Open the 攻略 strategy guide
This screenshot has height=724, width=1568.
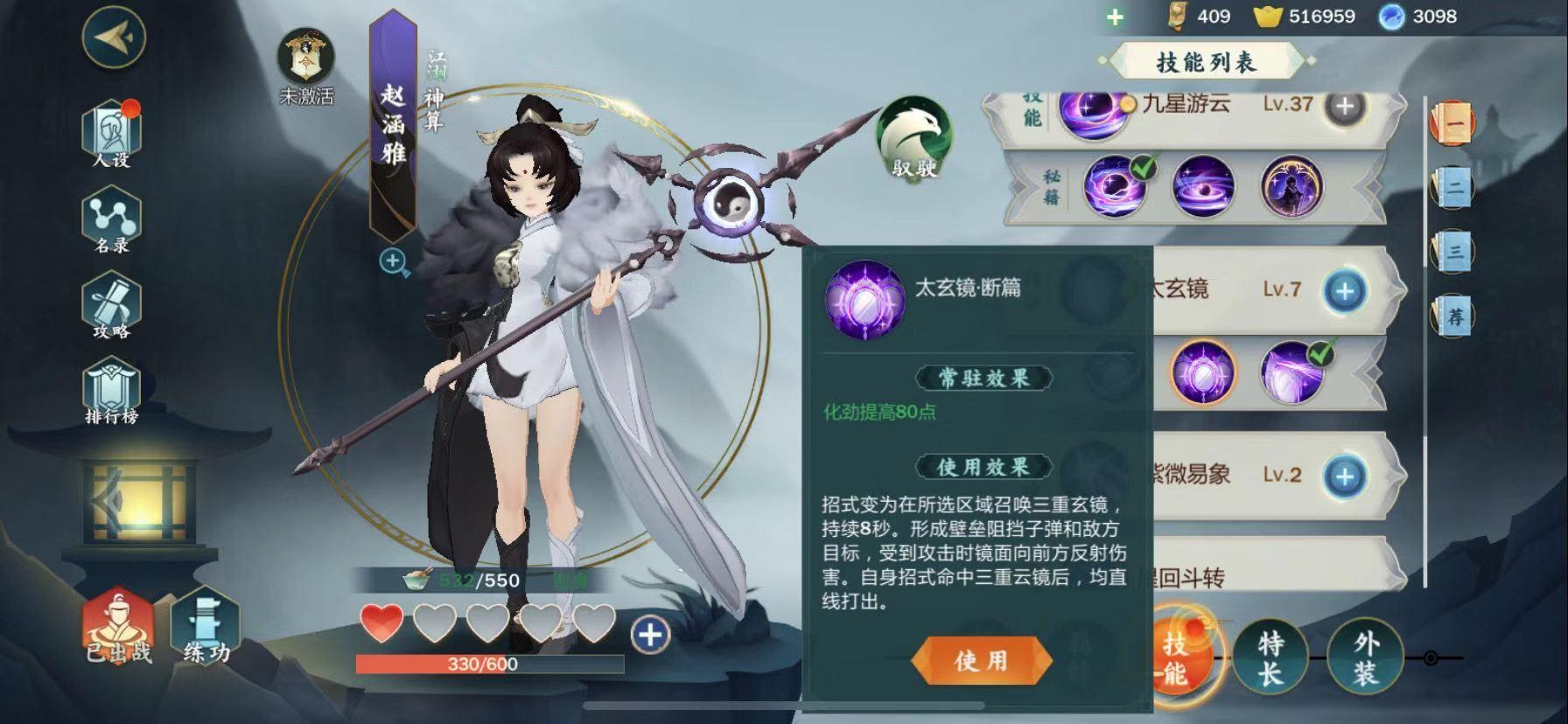(x=111, y=305)
